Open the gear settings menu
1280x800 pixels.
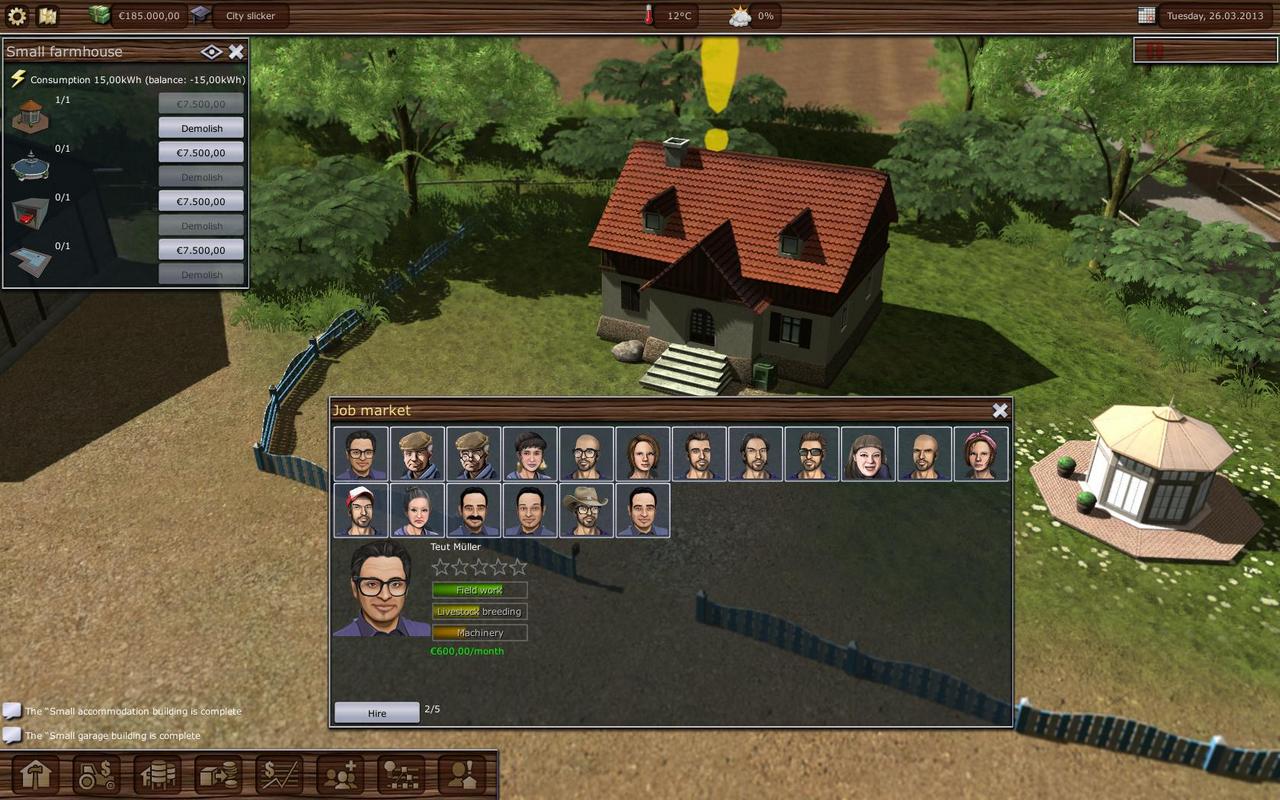tap(17, 16)
